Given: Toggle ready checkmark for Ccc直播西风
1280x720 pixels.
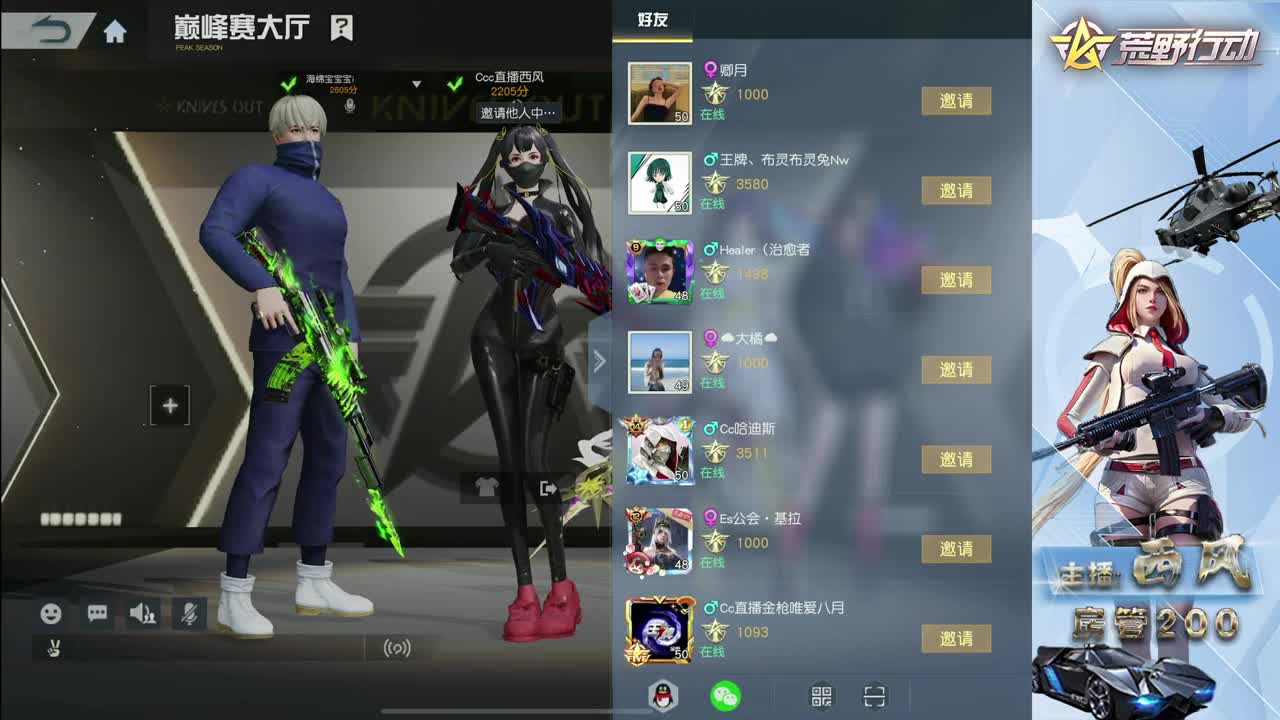Looking at the screenshot, I should pos(456,83).
